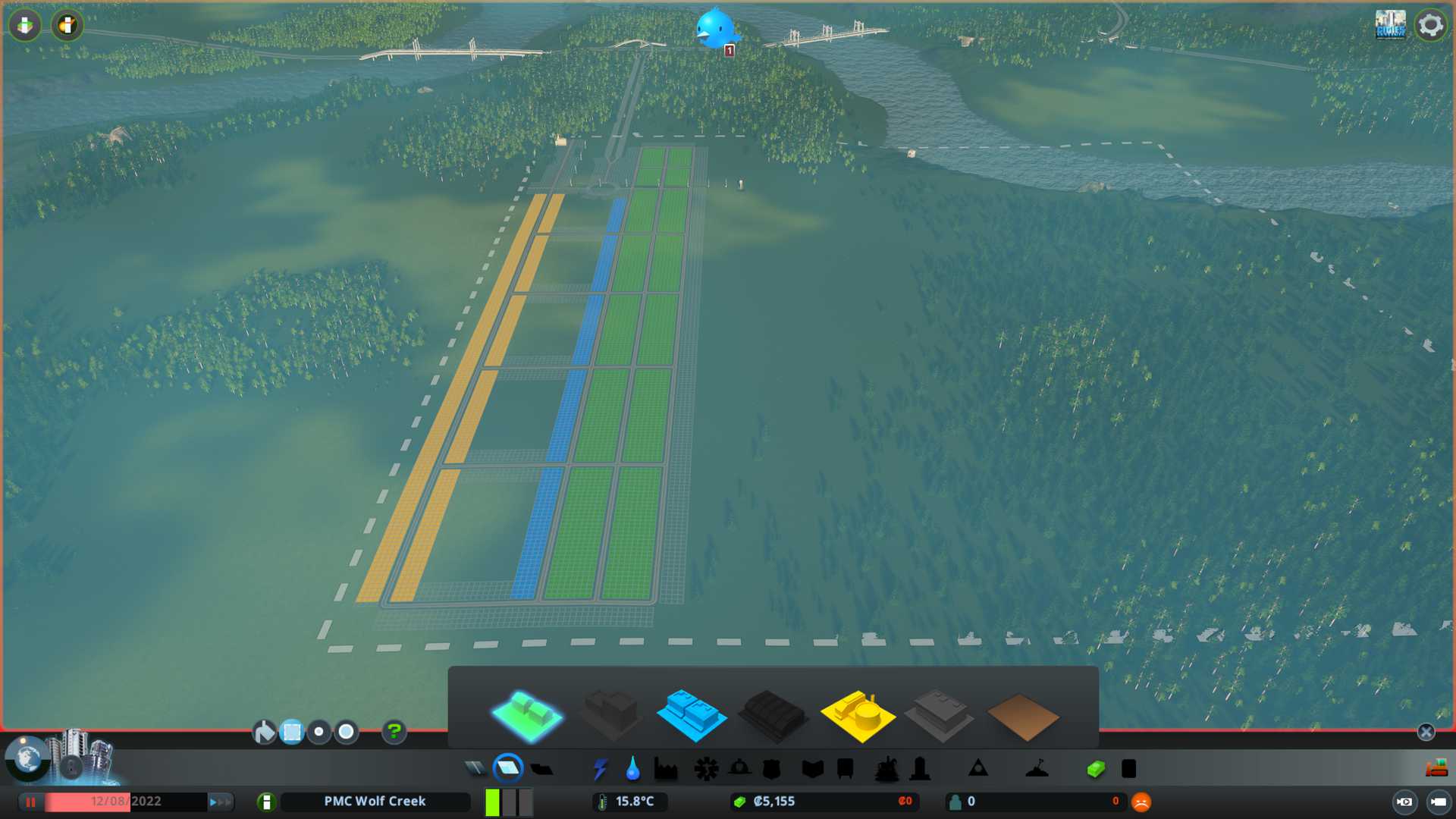Open the settings gear menu

pyautogui.click(x=1430, y=25)
